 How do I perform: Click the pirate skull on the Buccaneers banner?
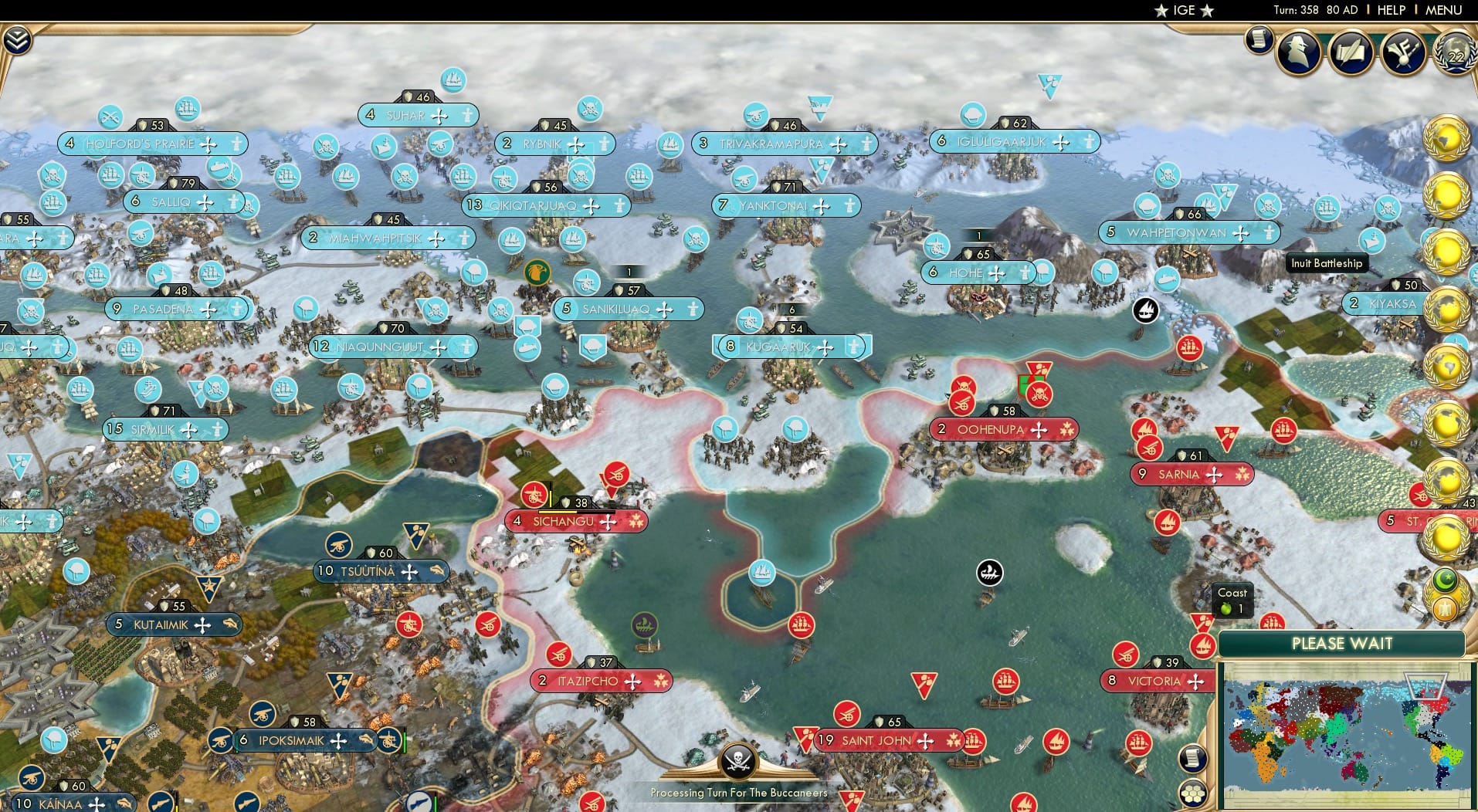(x=738, y=763)
